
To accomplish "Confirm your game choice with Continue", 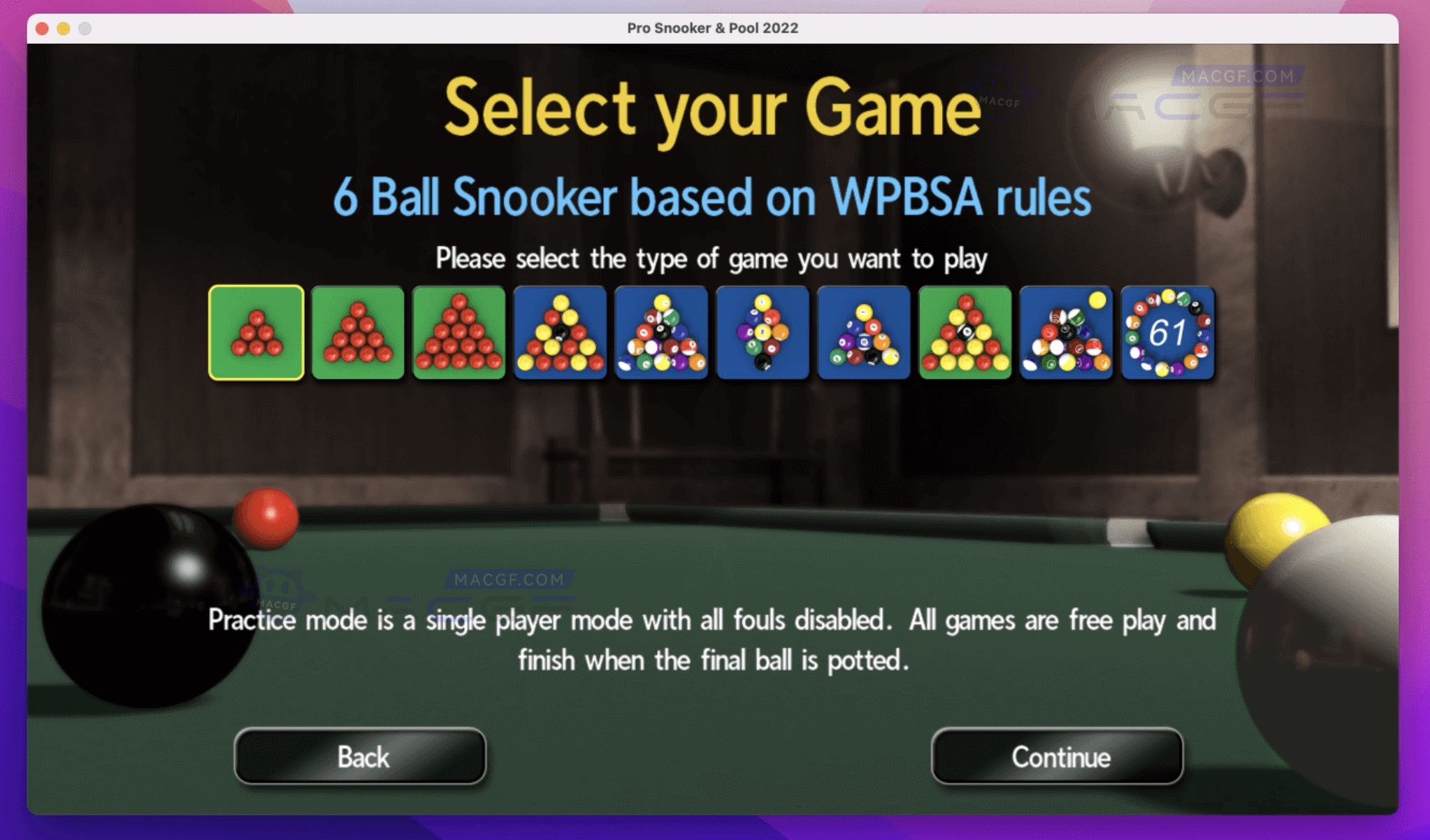I will 1056,757.
